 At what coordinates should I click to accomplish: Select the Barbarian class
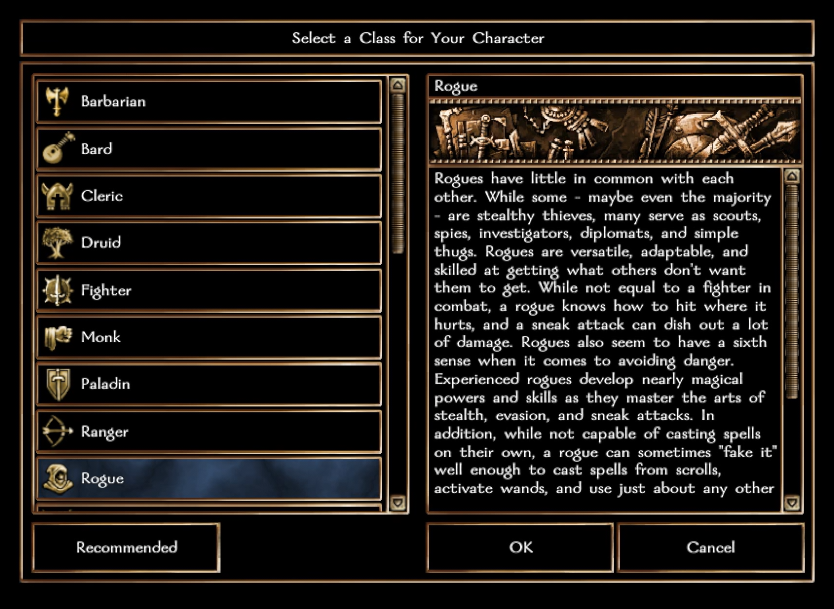click(209, 101)
